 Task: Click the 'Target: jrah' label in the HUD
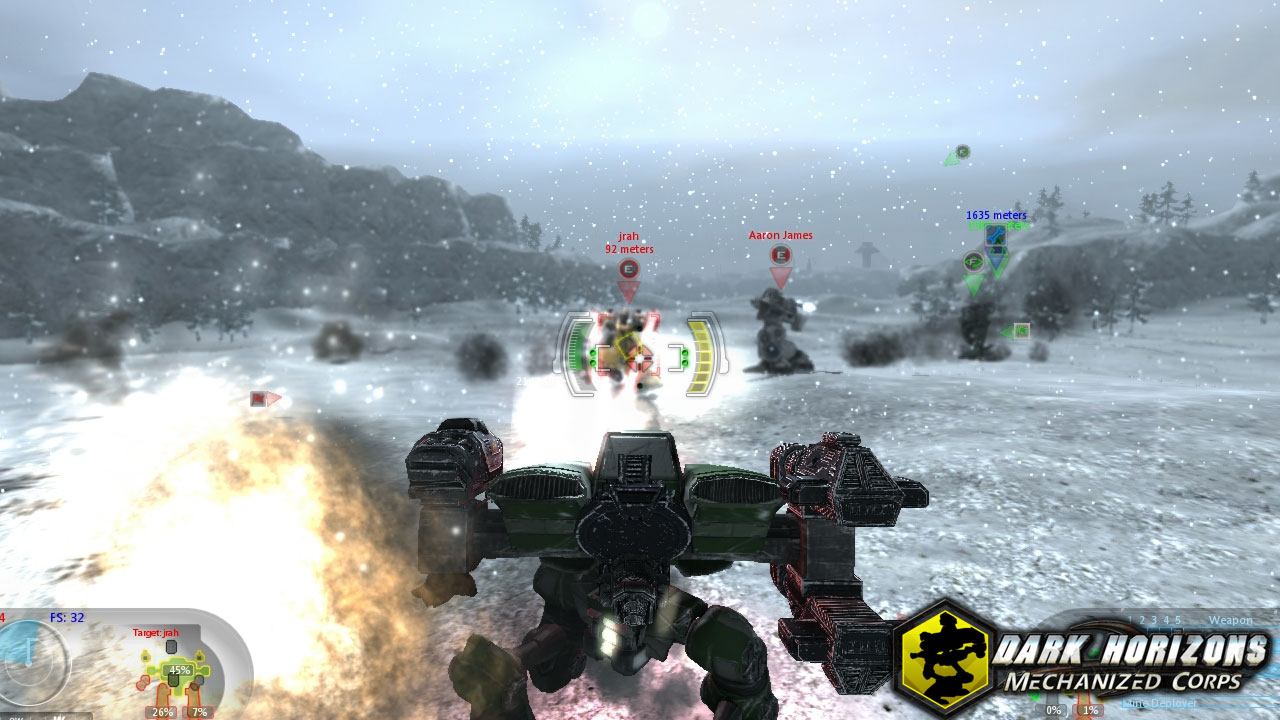tap(155, 633)
